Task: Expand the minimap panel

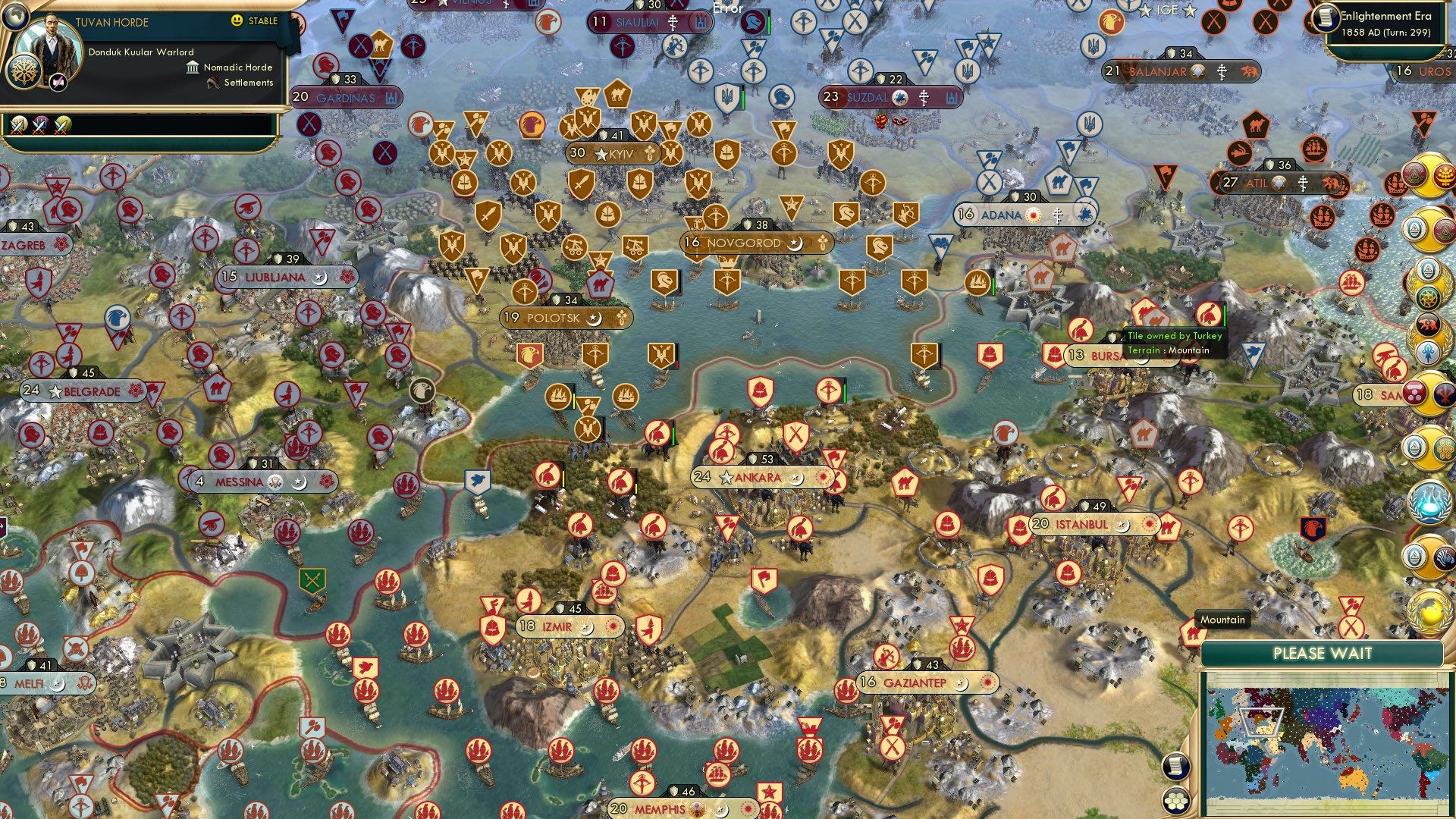Action: [x=1323, y=654]
